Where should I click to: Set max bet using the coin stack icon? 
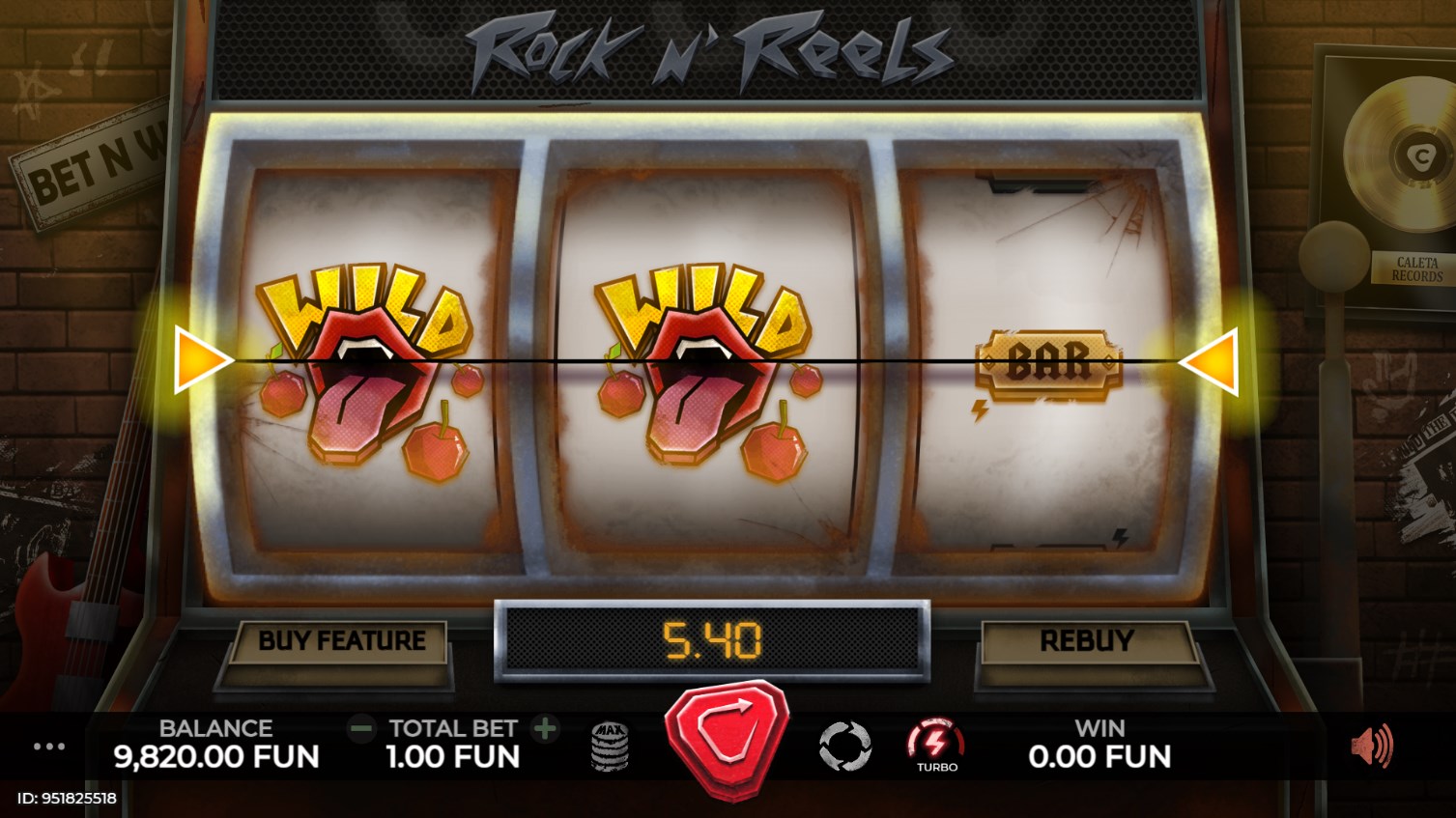pyautogui.click(x=610, y=747)
